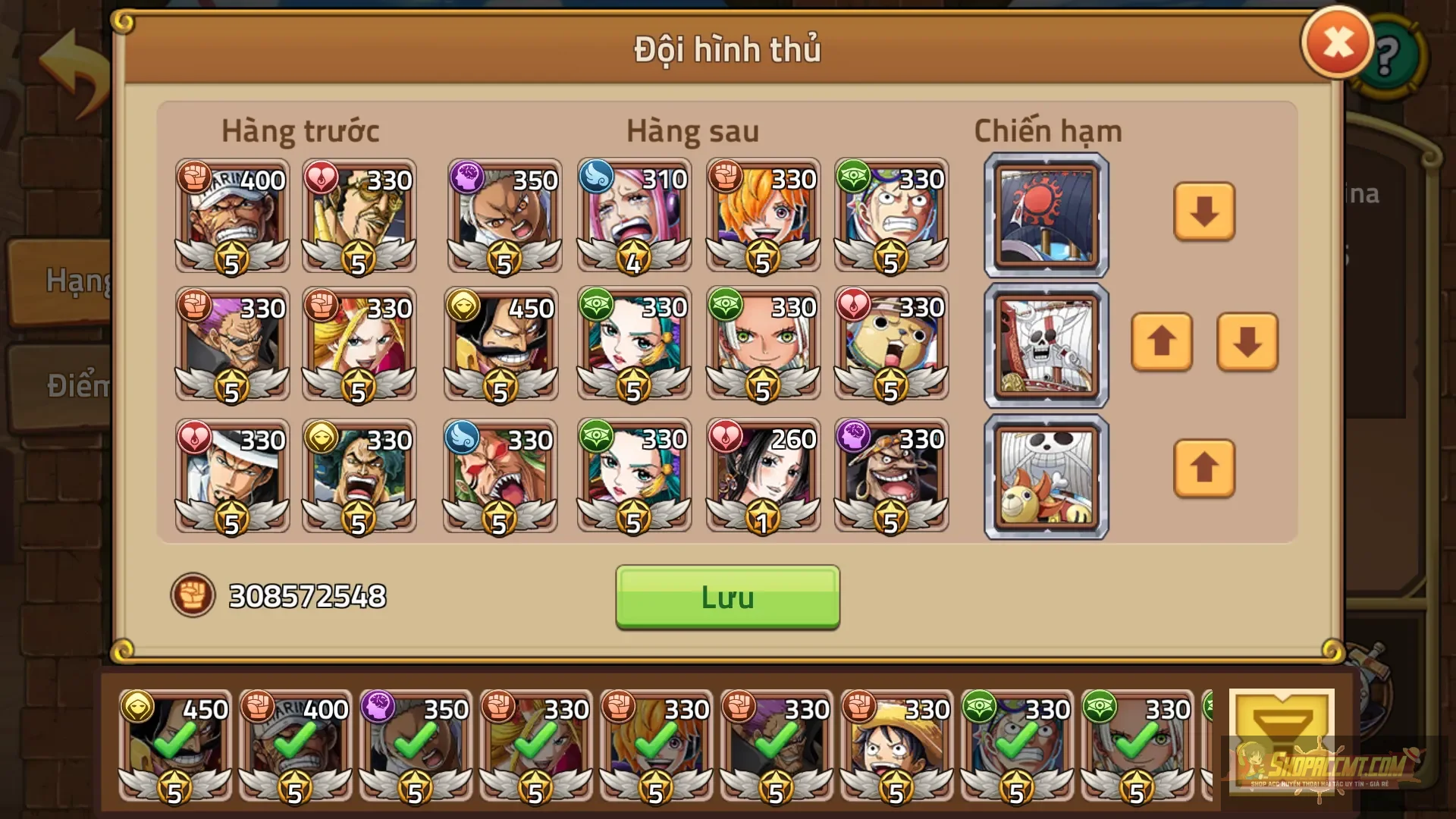Select the skull-sail ship thumbnail under Chiến hạm
Viewport: 1456px width, 819px height.
(1046, 345)
